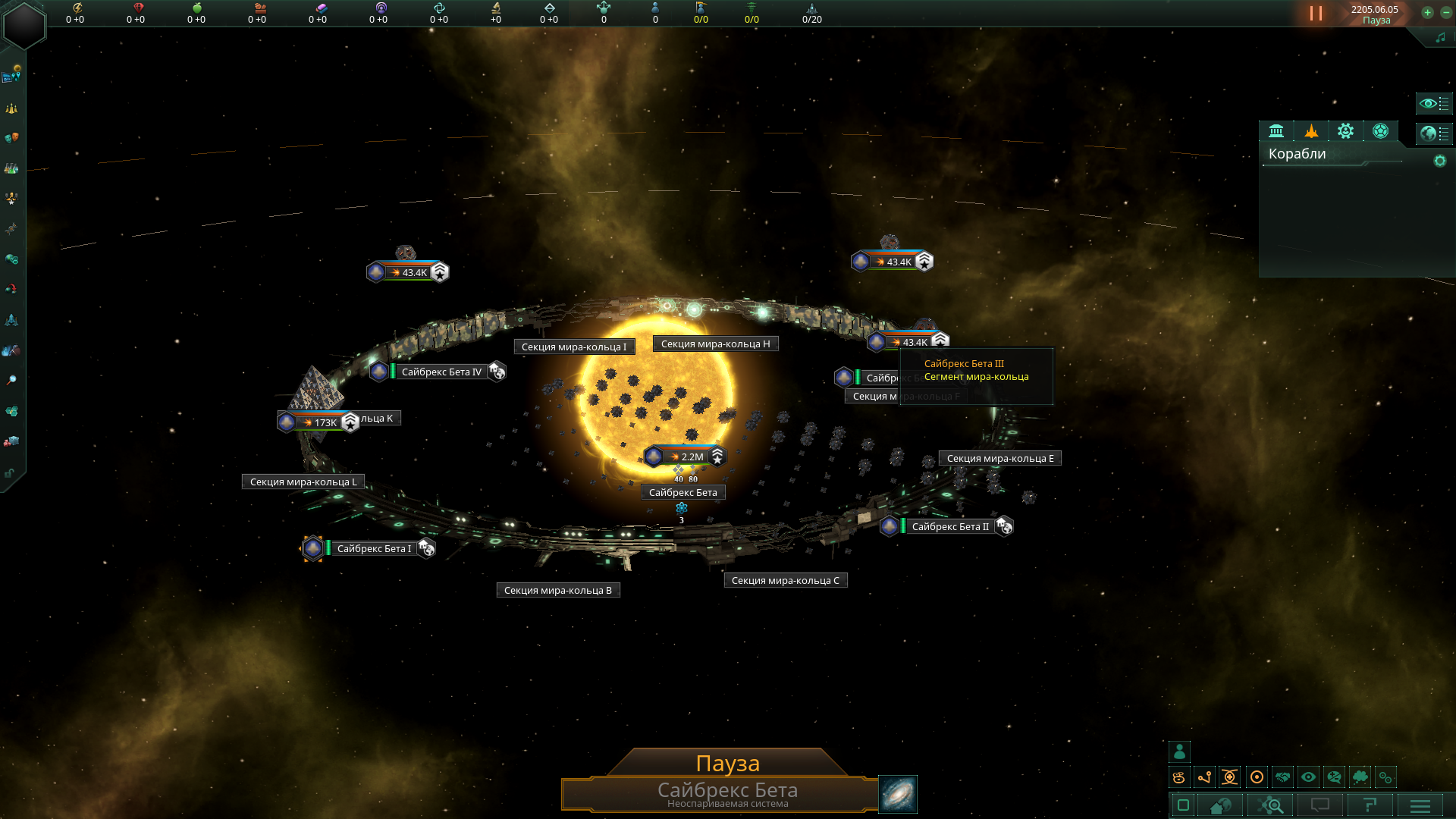Open the outliner settings gear

click(x=1439, y=161)
